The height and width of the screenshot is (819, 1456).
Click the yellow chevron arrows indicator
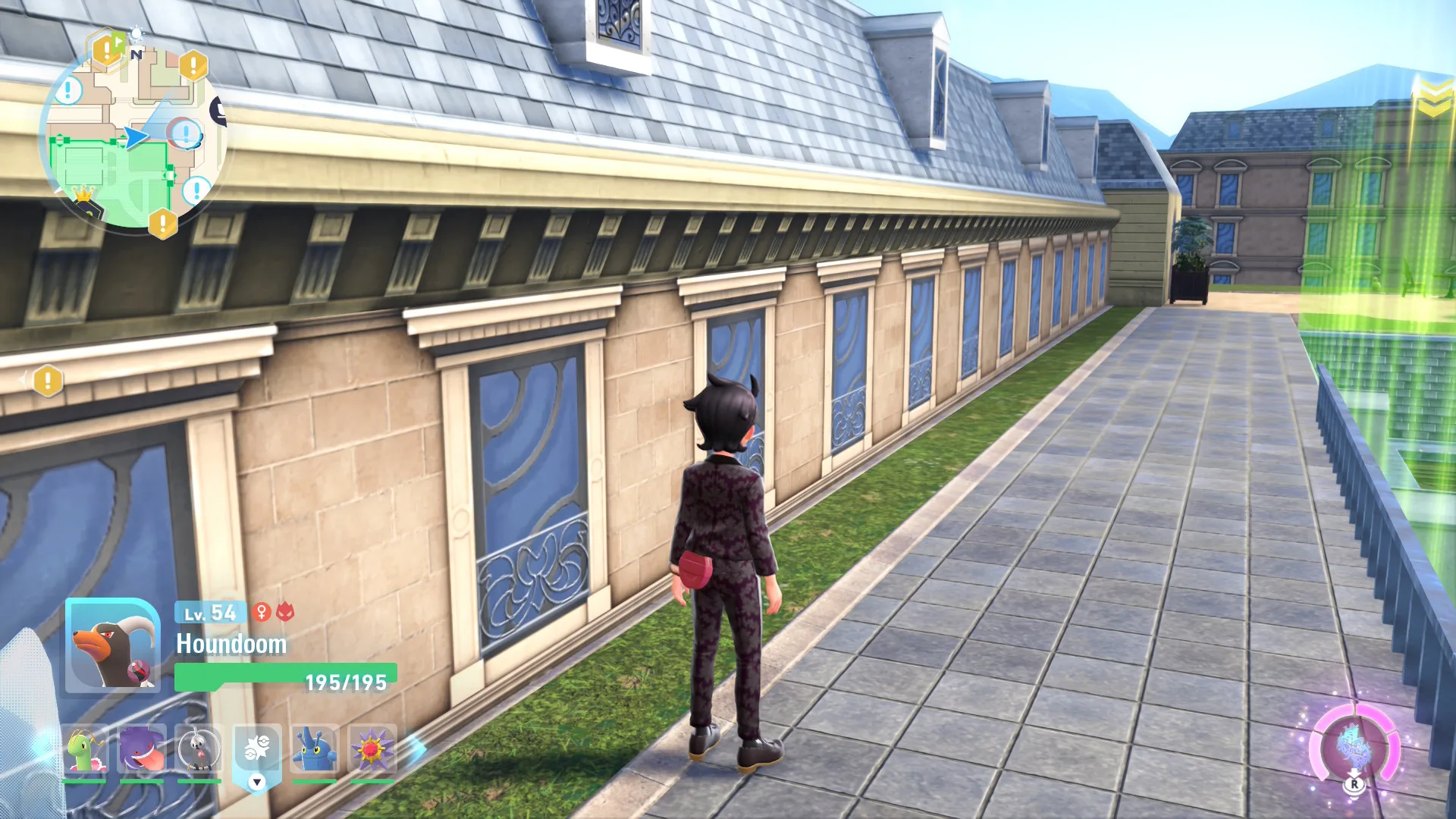[1433, 99]
